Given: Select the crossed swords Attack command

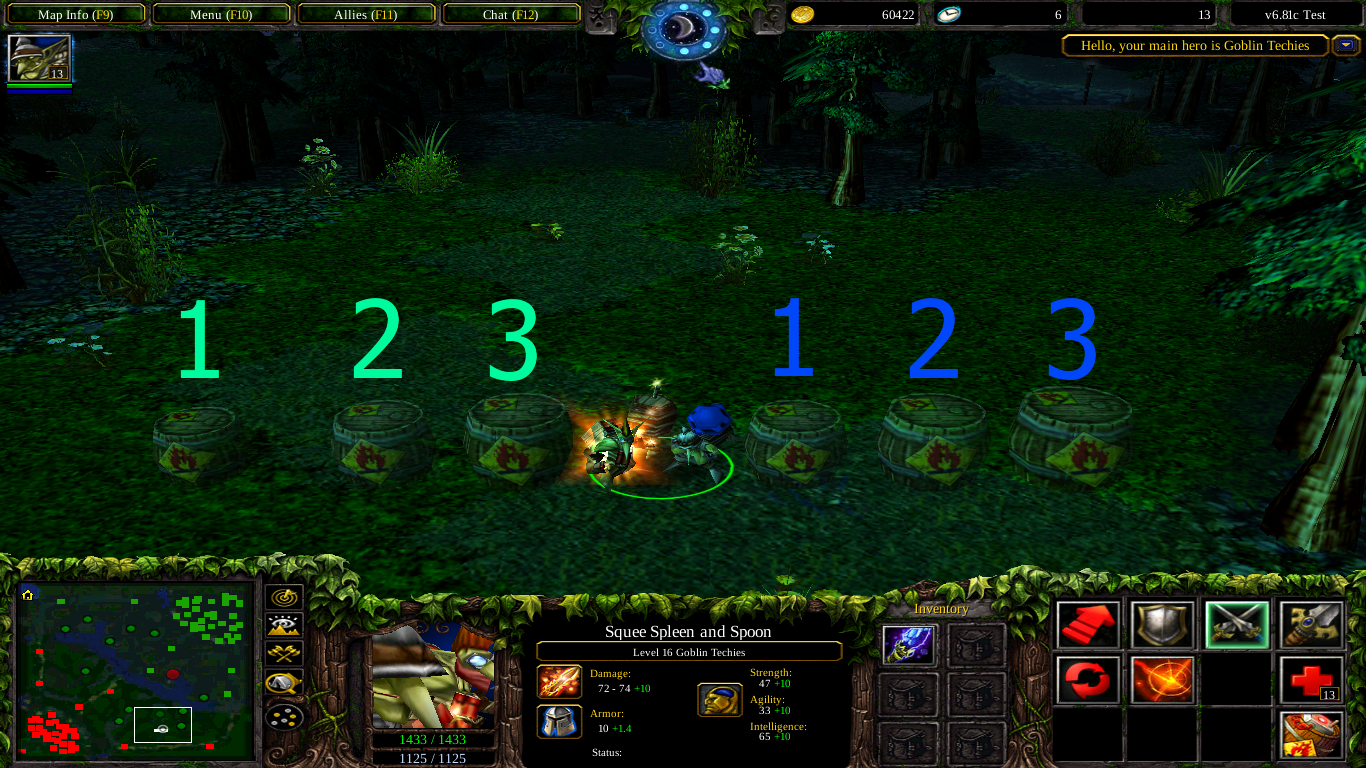Looking at the screenshot, I should (x=1238, y=624).
